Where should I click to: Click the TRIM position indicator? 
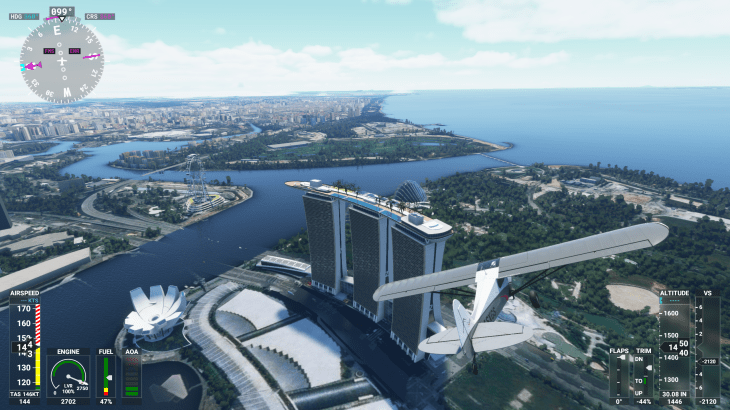tap(644, 377)
